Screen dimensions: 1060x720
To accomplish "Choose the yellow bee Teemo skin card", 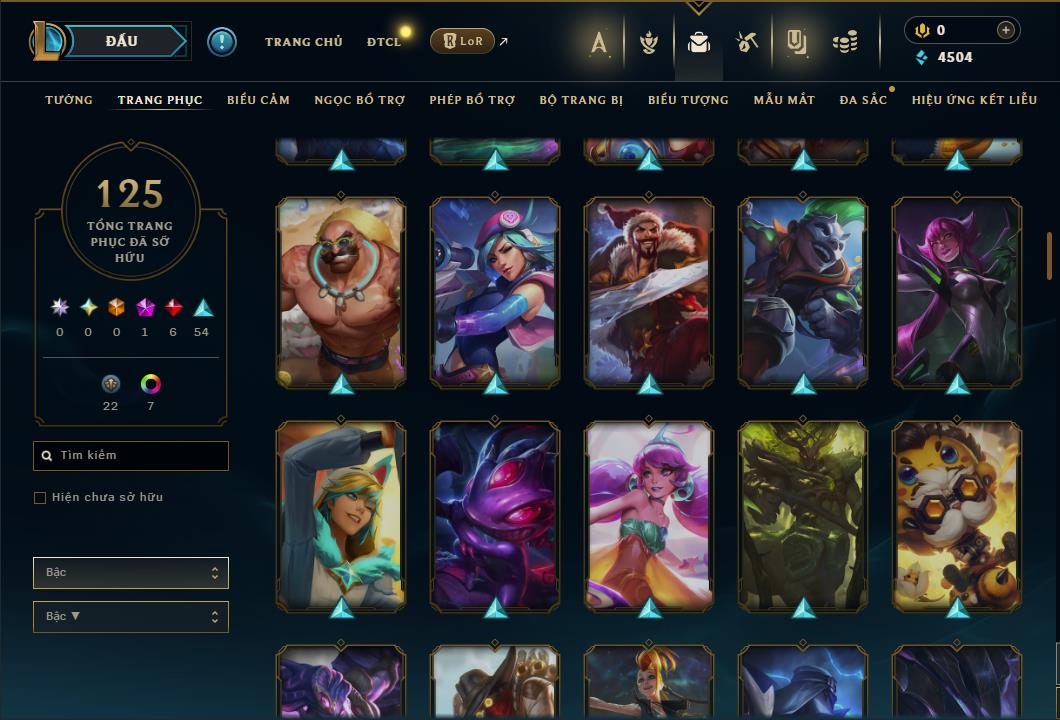I will coord(957,514).
